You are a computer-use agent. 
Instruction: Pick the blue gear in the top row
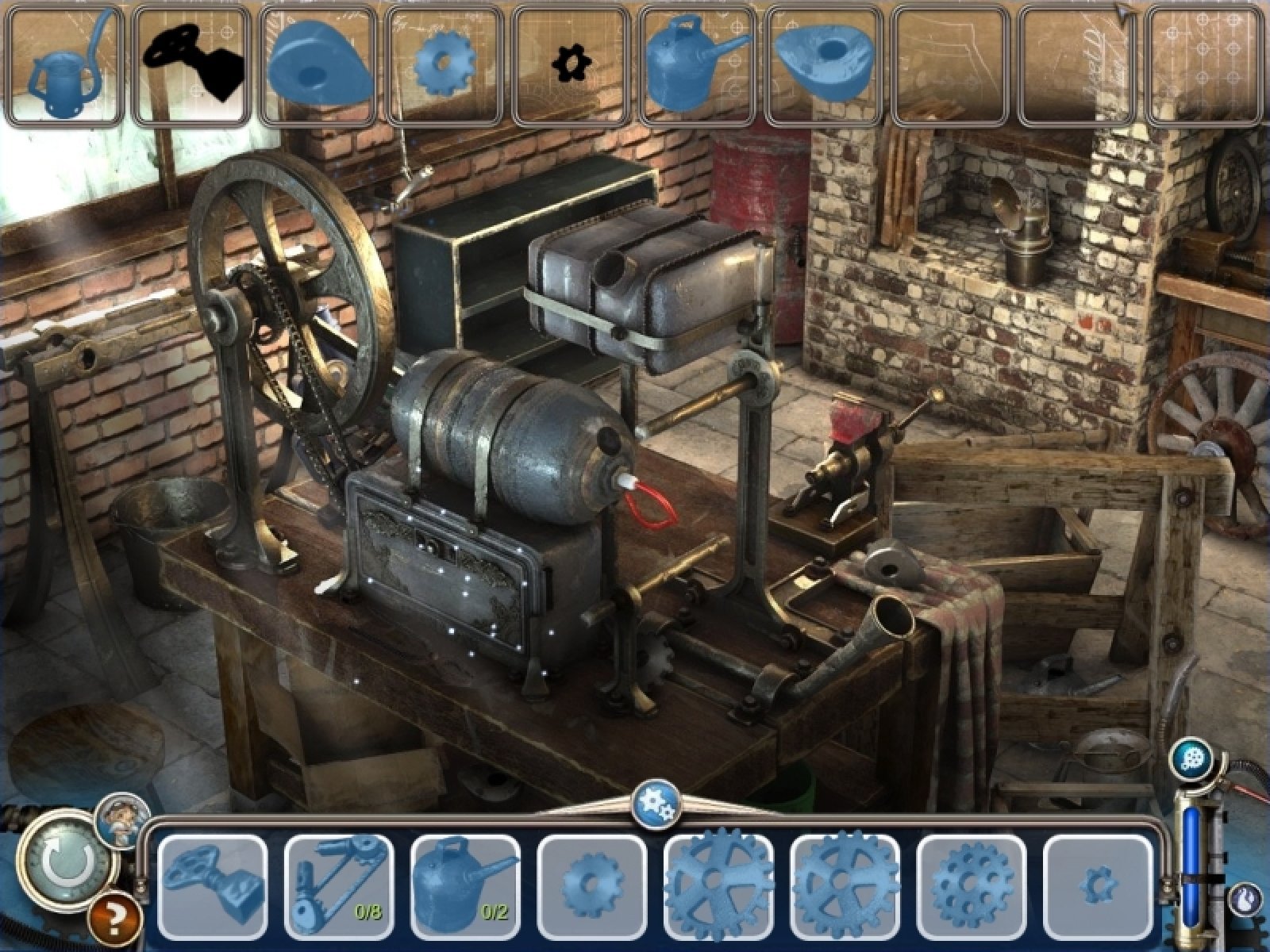click(445, 65)
